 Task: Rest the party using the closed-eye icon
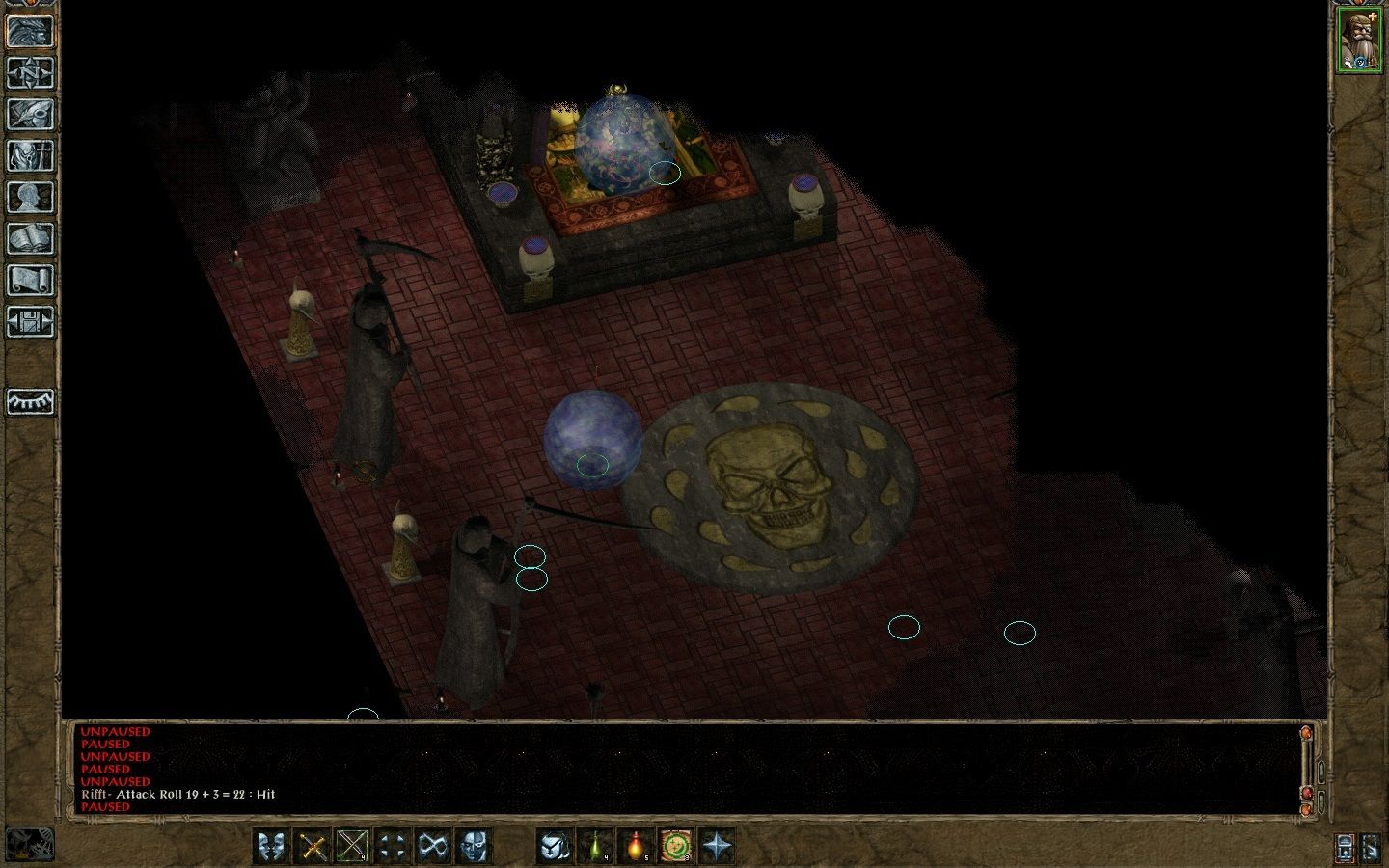tap(29, 405)
